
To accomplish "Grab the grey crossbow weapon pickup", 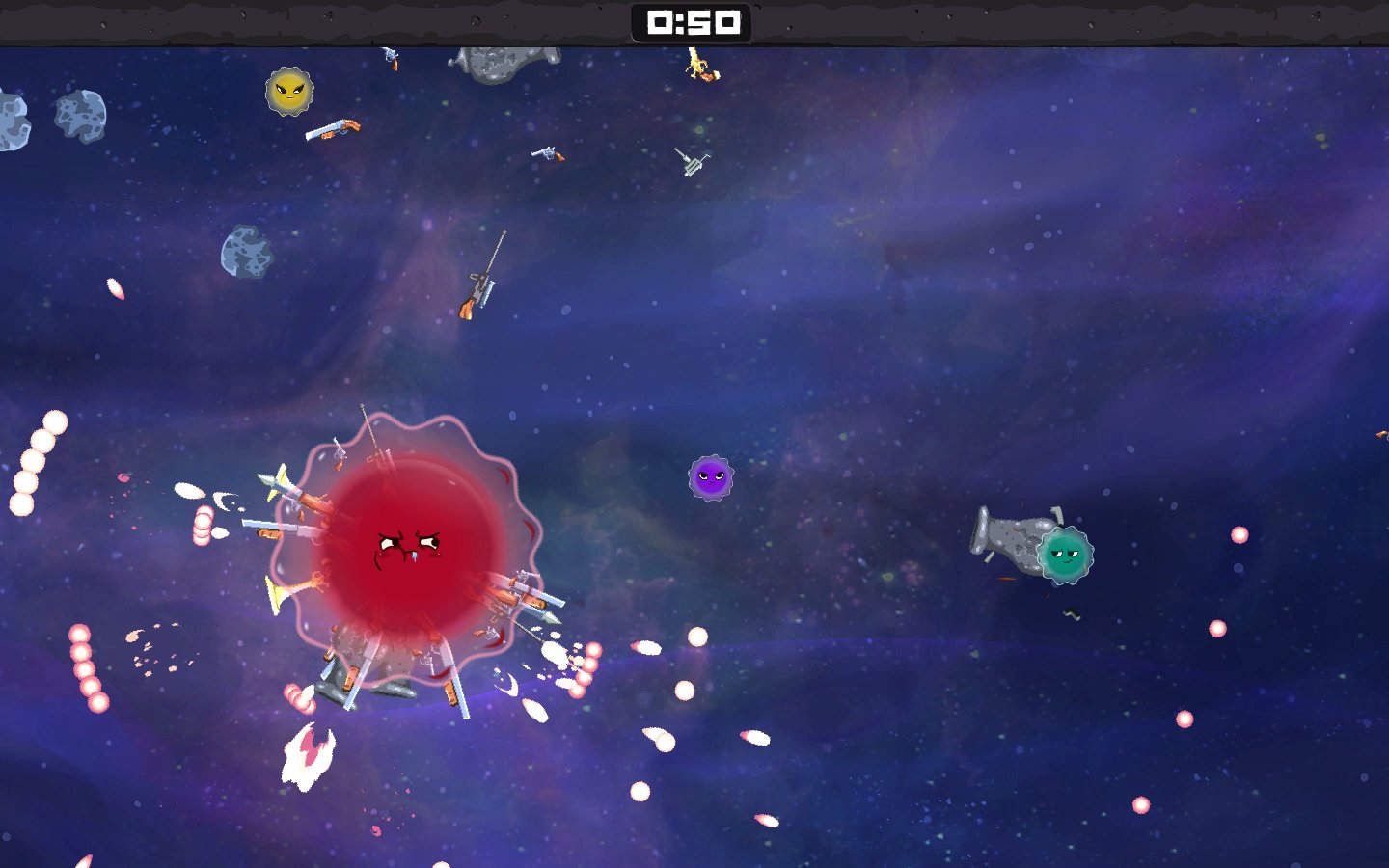I will point(691,164).
